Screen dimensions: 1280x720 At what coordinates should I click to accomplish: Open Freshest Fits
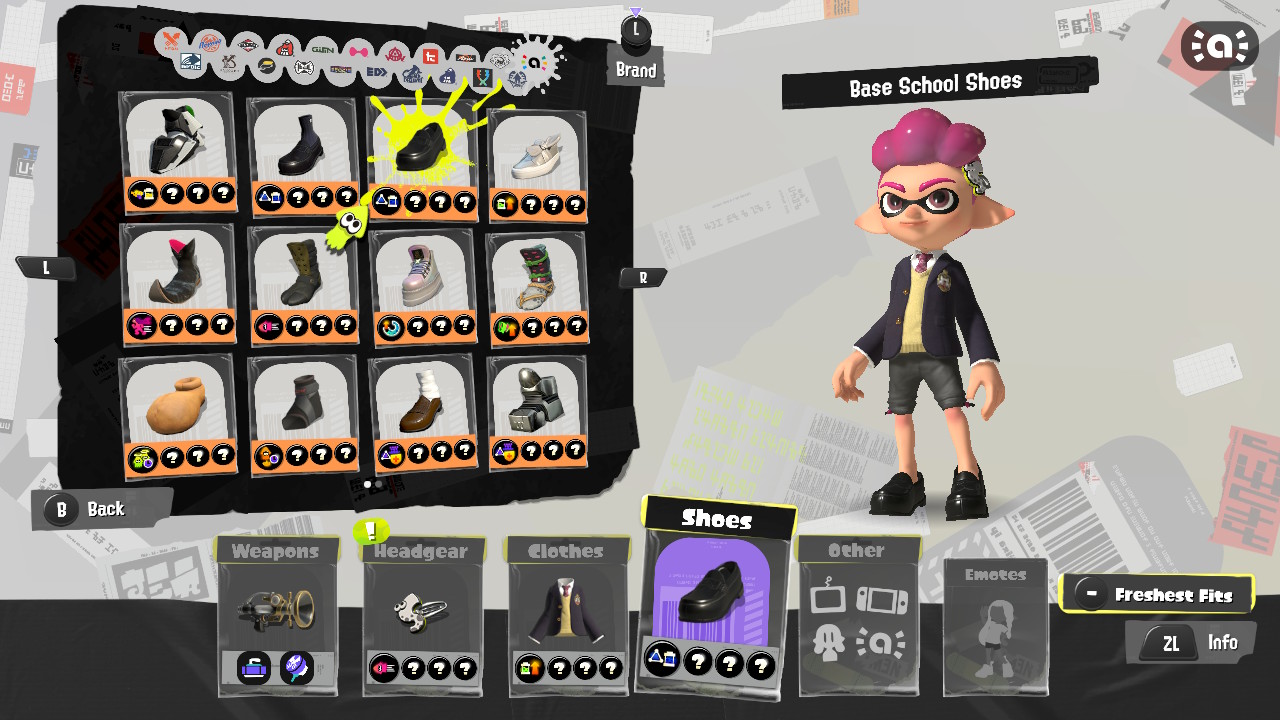[1158, 593]
